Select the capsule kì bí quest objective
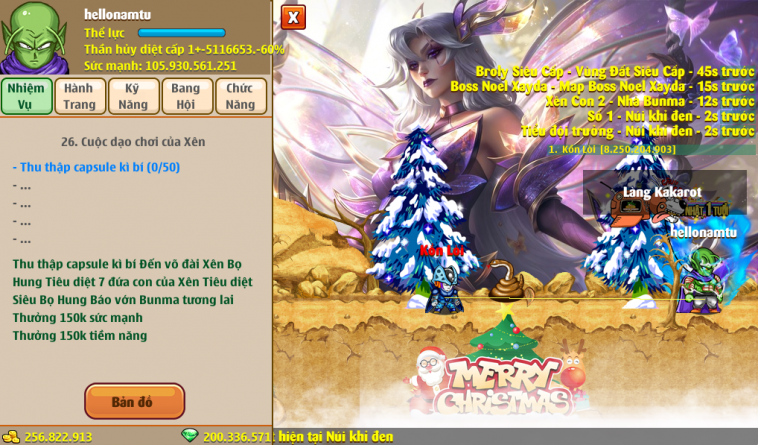This screenshot has height=445, width=758. click(x=96, y=167)
